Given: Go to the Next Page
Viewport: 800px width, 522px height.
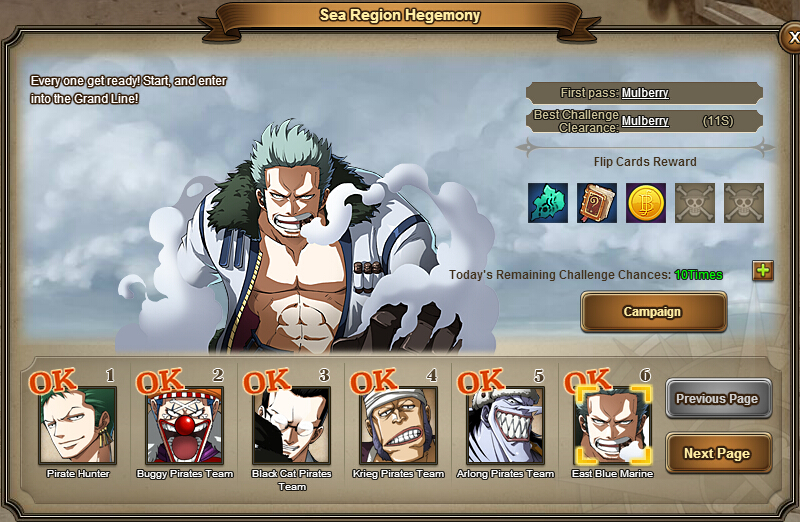Looking at the screenshot, I should (x=718, y=453).
